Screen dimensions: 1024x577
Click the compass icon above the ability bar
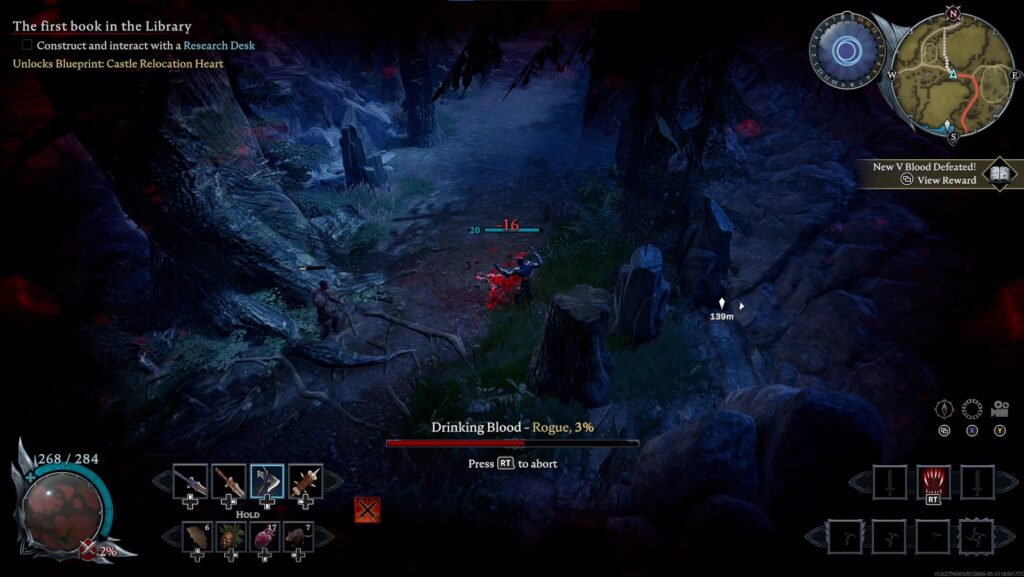pyautogui.click(x=944, y=409)
